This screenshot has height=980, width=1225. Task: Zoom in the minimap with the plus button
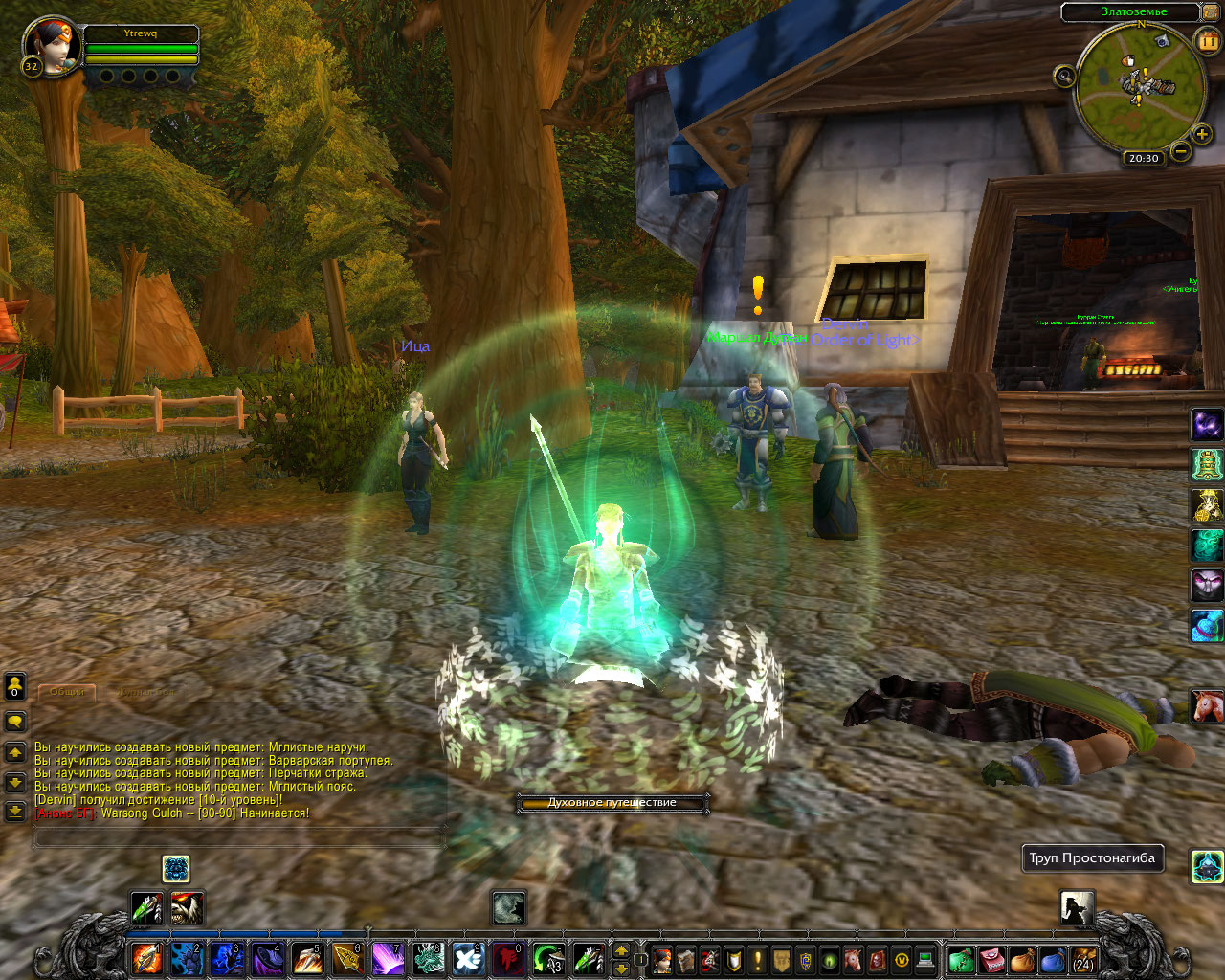[x=1202, y=134]
